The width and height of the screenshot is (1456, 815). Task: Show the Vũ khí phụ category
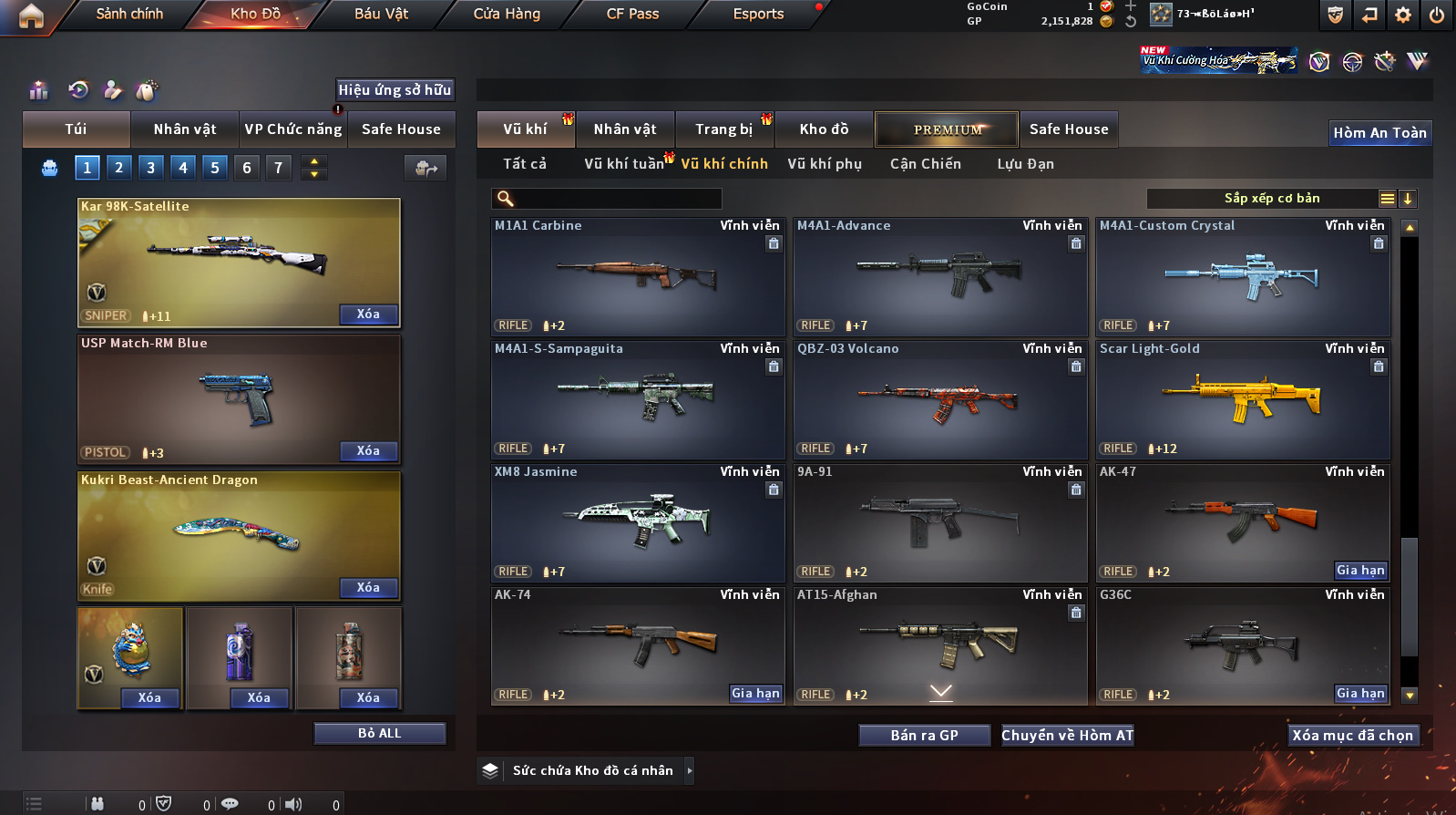pos(824,164)
